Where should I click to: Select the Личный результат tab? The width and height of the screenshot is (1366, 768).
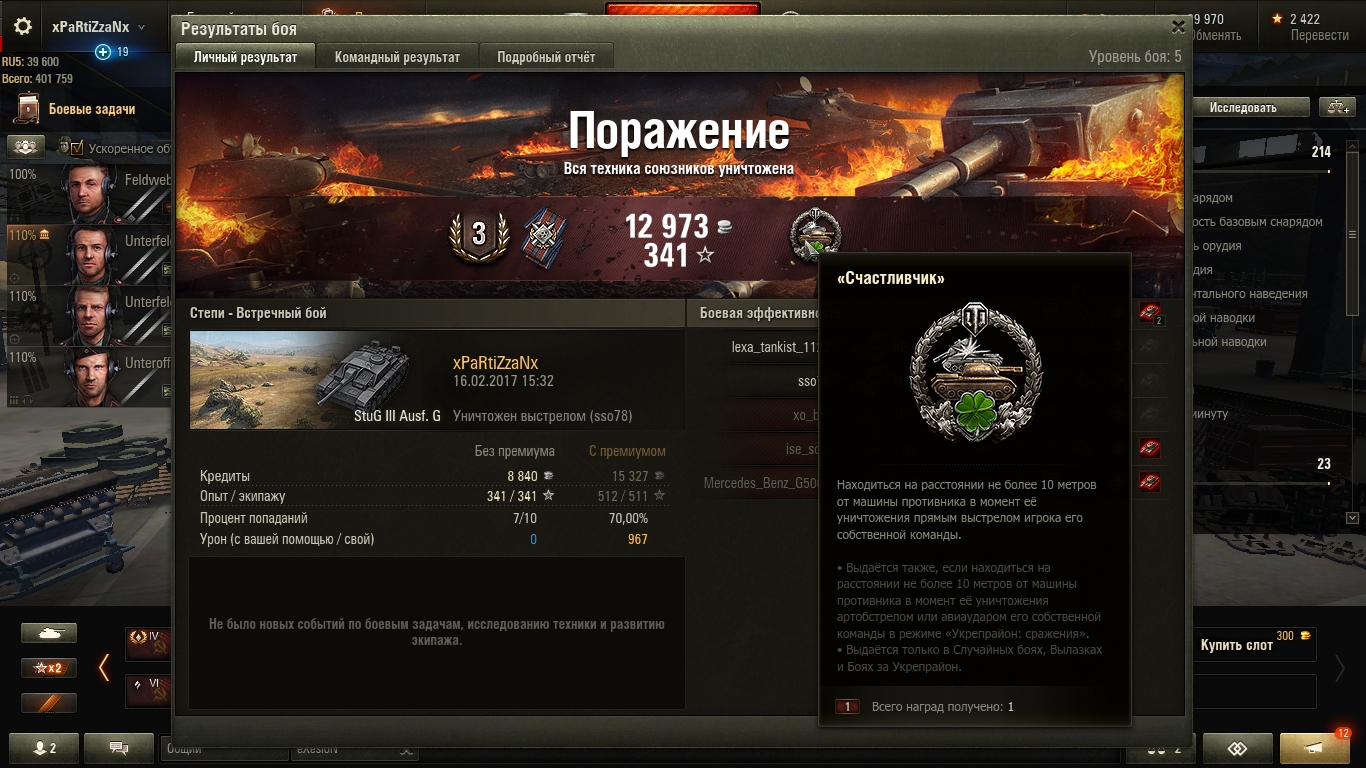click(x=245, y=57)
